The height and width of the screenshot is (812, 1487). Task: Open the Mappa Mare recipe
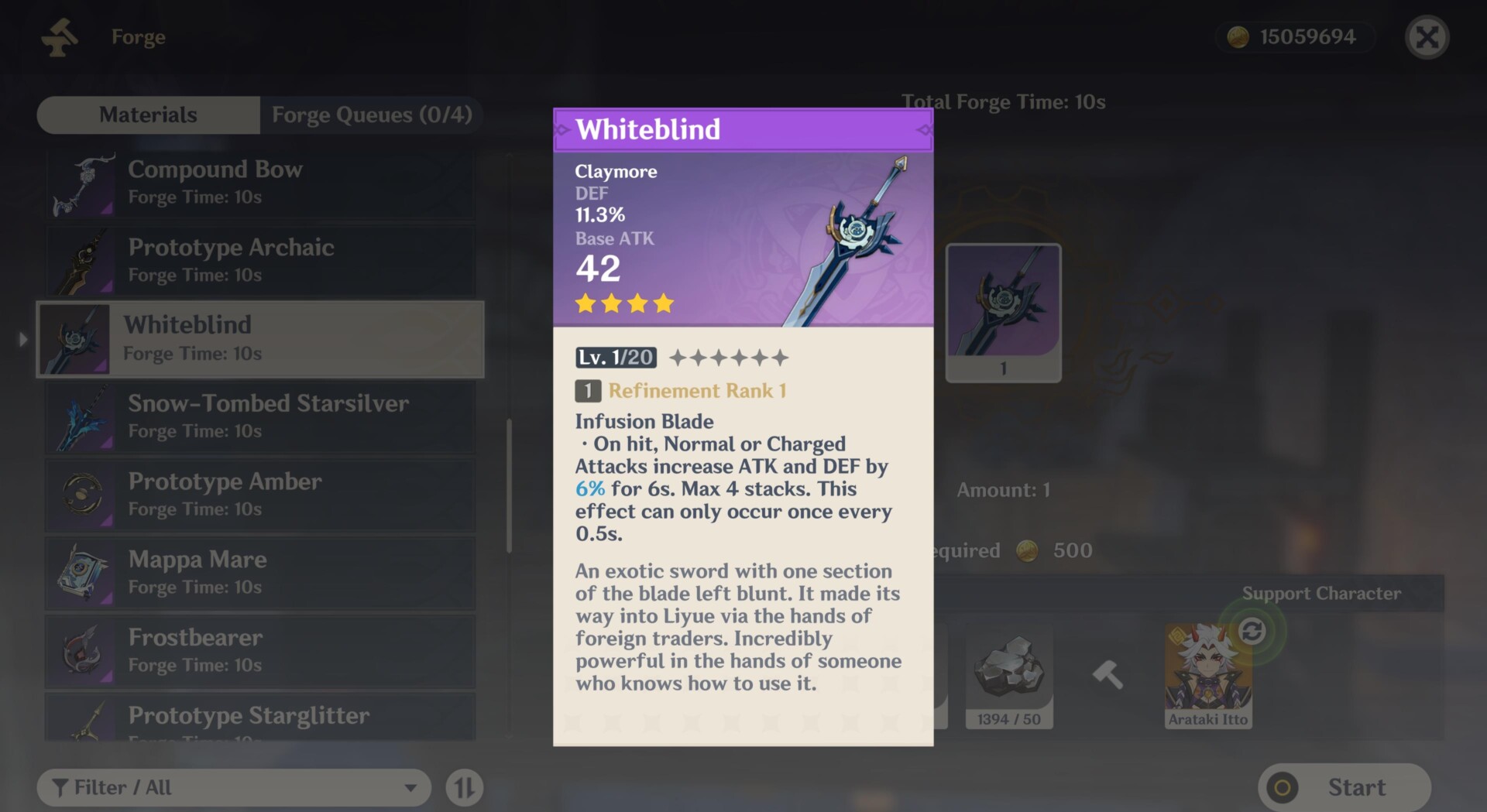260,573
